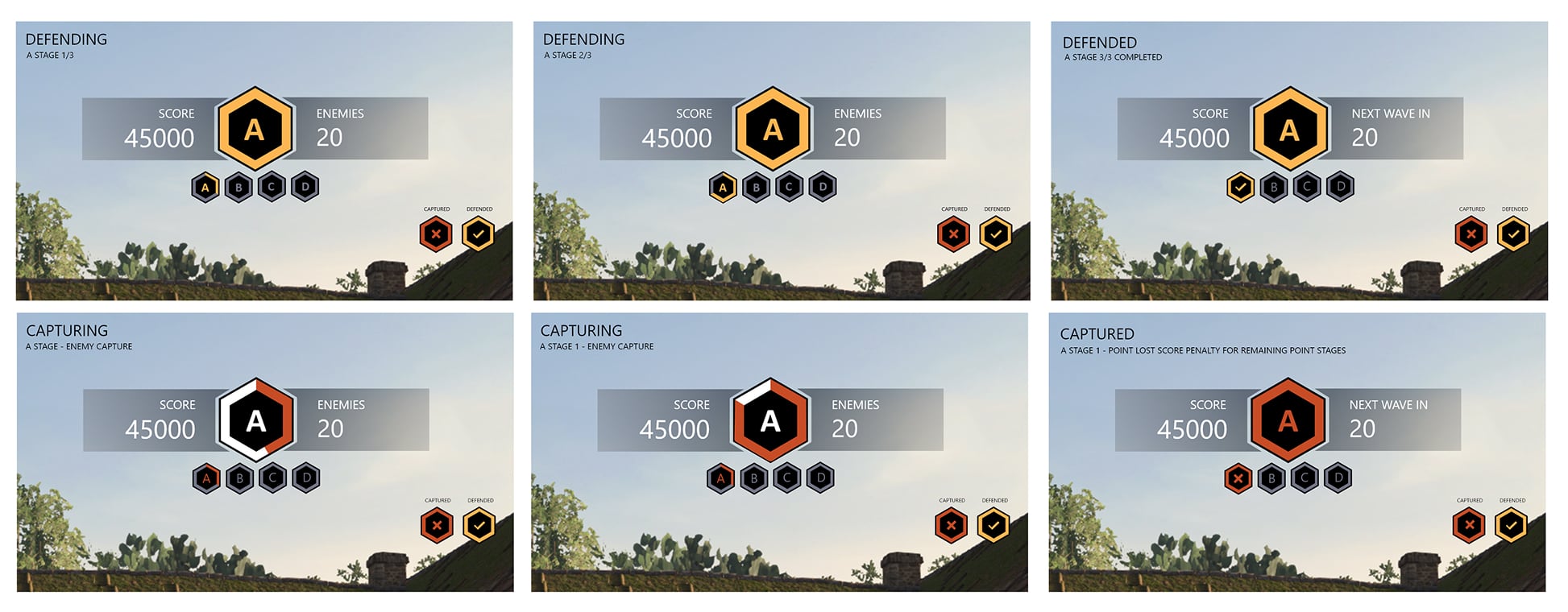Screen dimensions: 1568x612
Task: Click the half-filled white capture progress hexagon in Capturing panel
Action: pyautogui.click(x=256, y=420)
